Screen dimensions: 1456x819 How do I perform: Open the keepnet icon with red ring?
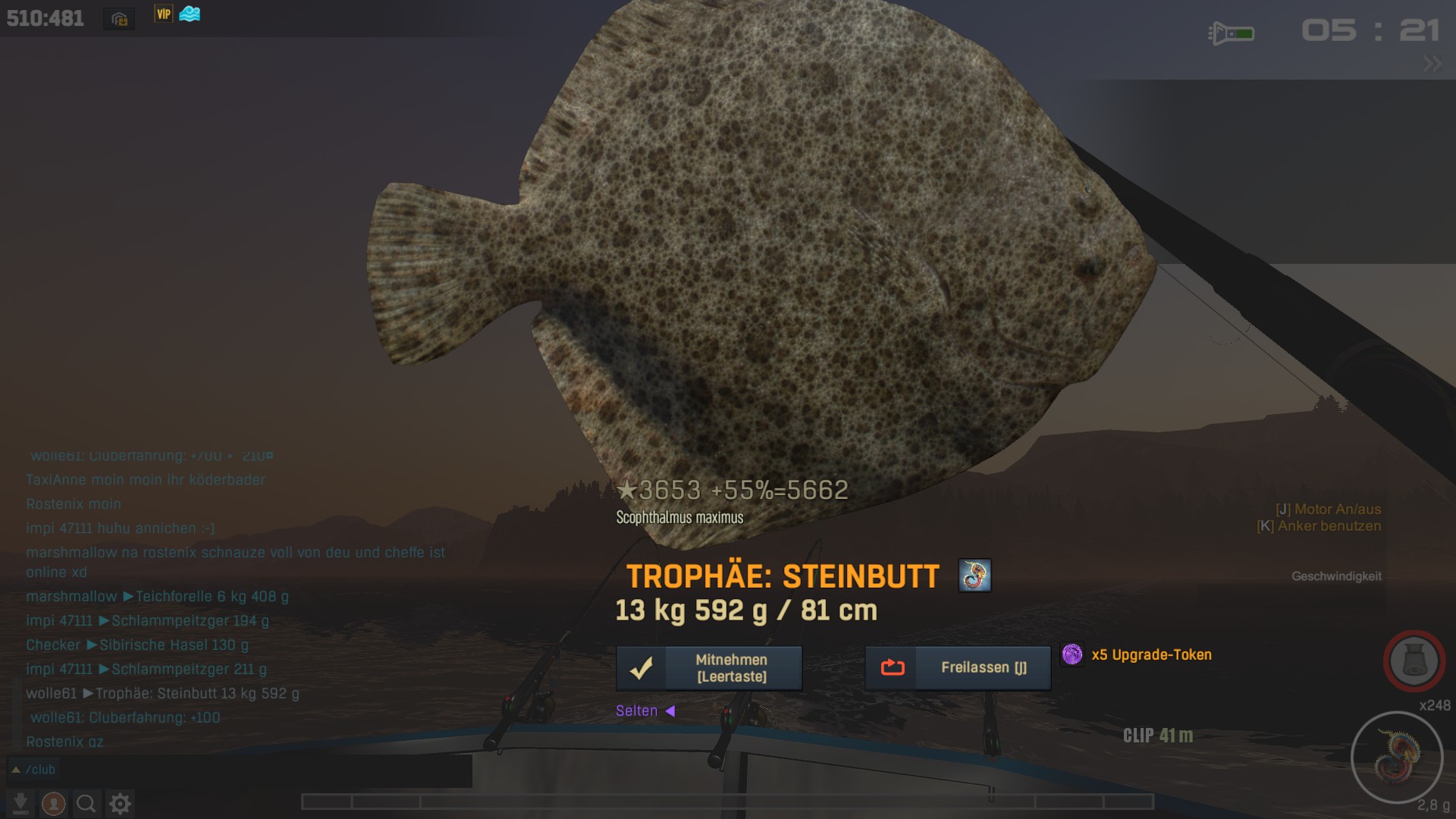(x=1414, y=661)
